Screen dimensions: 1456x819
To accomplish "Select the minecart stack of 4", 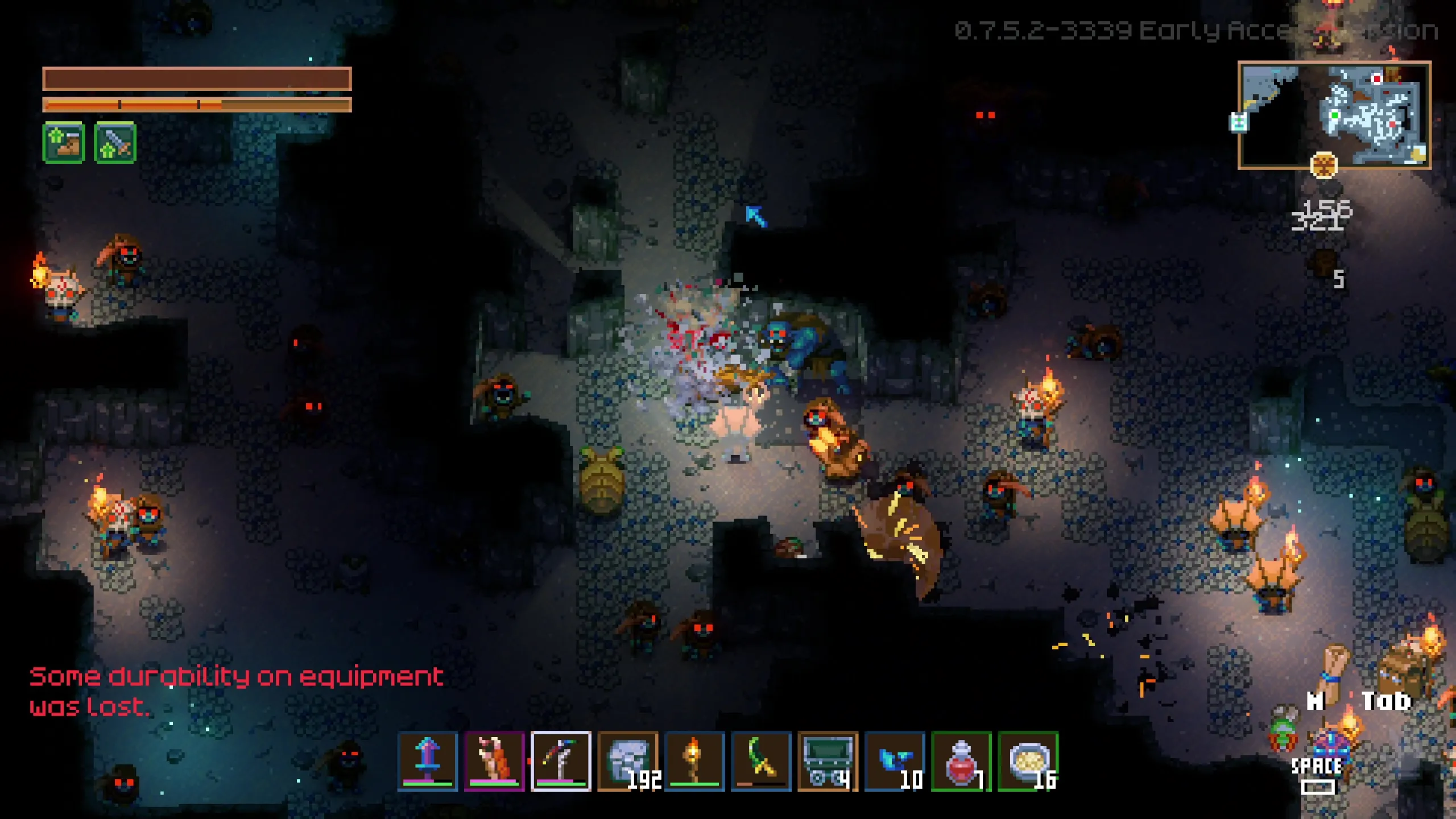I will pos(828,761).
